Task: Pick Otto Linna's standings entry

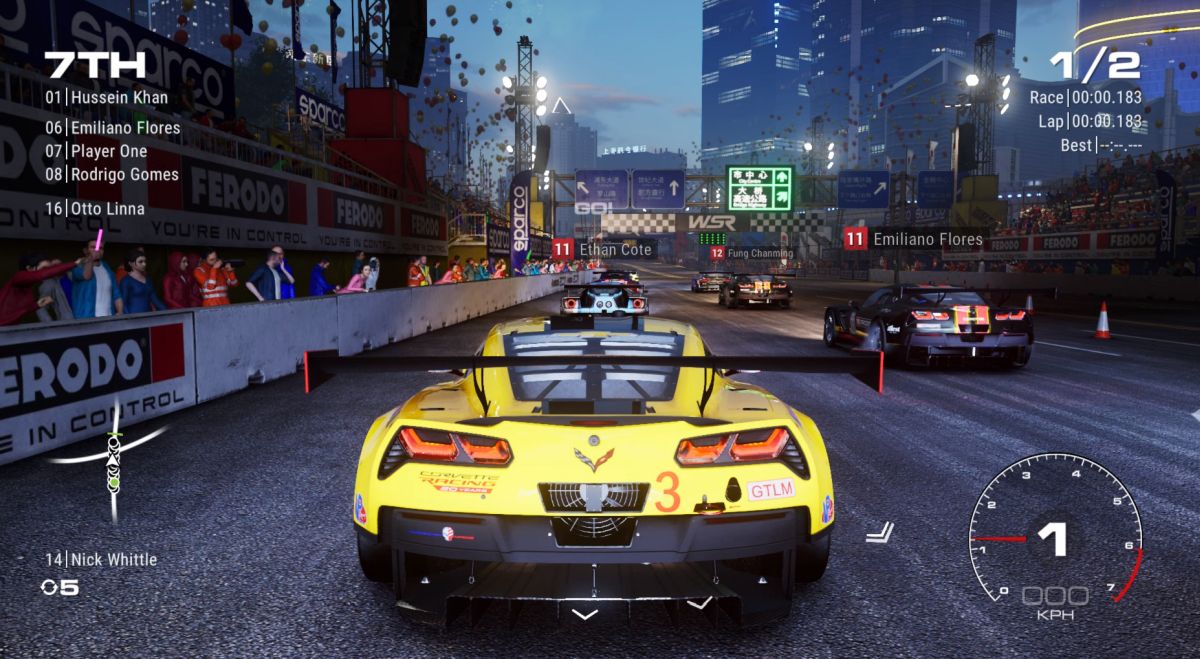Action: click(x=95, y=209)
